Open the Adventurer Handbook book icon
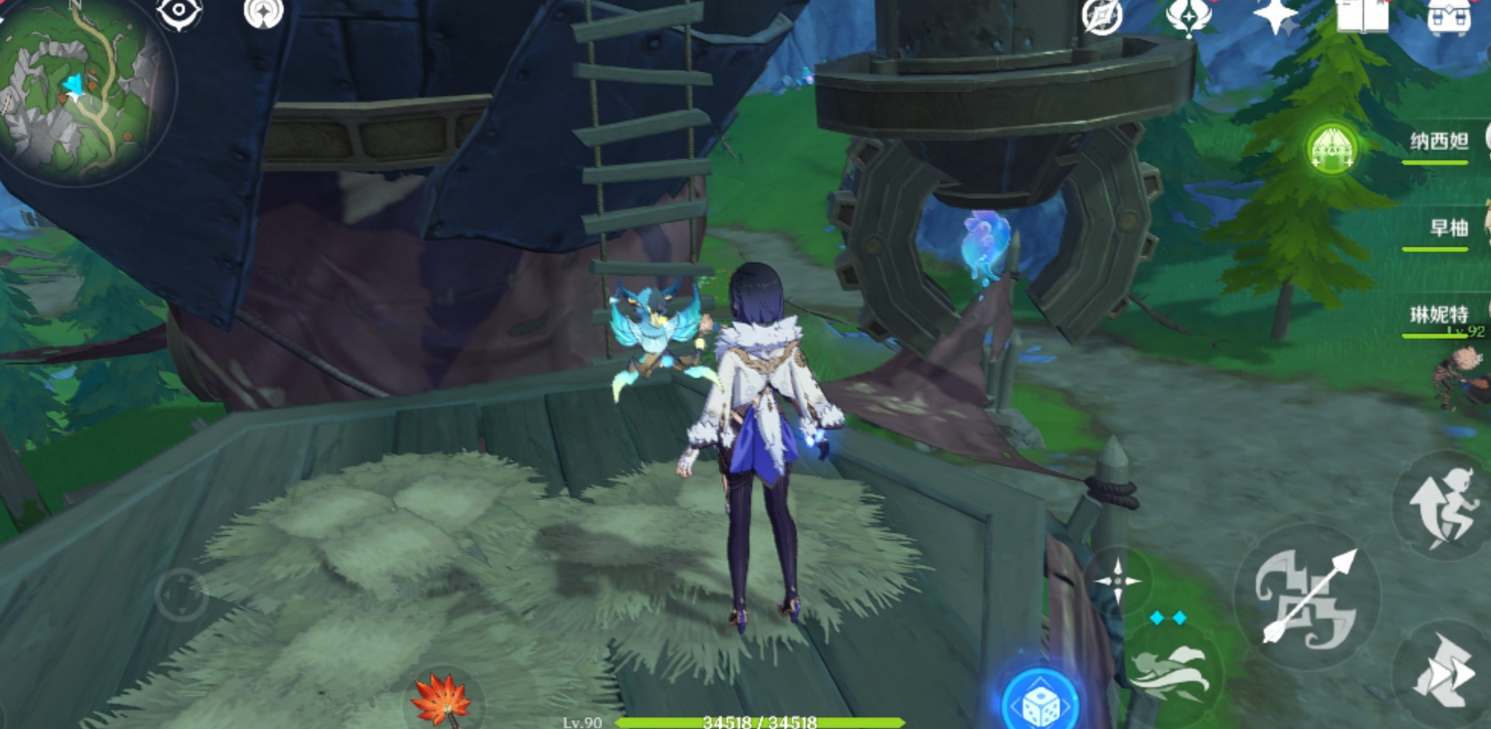1491x729 pixels. click(x=1360, y=16)
